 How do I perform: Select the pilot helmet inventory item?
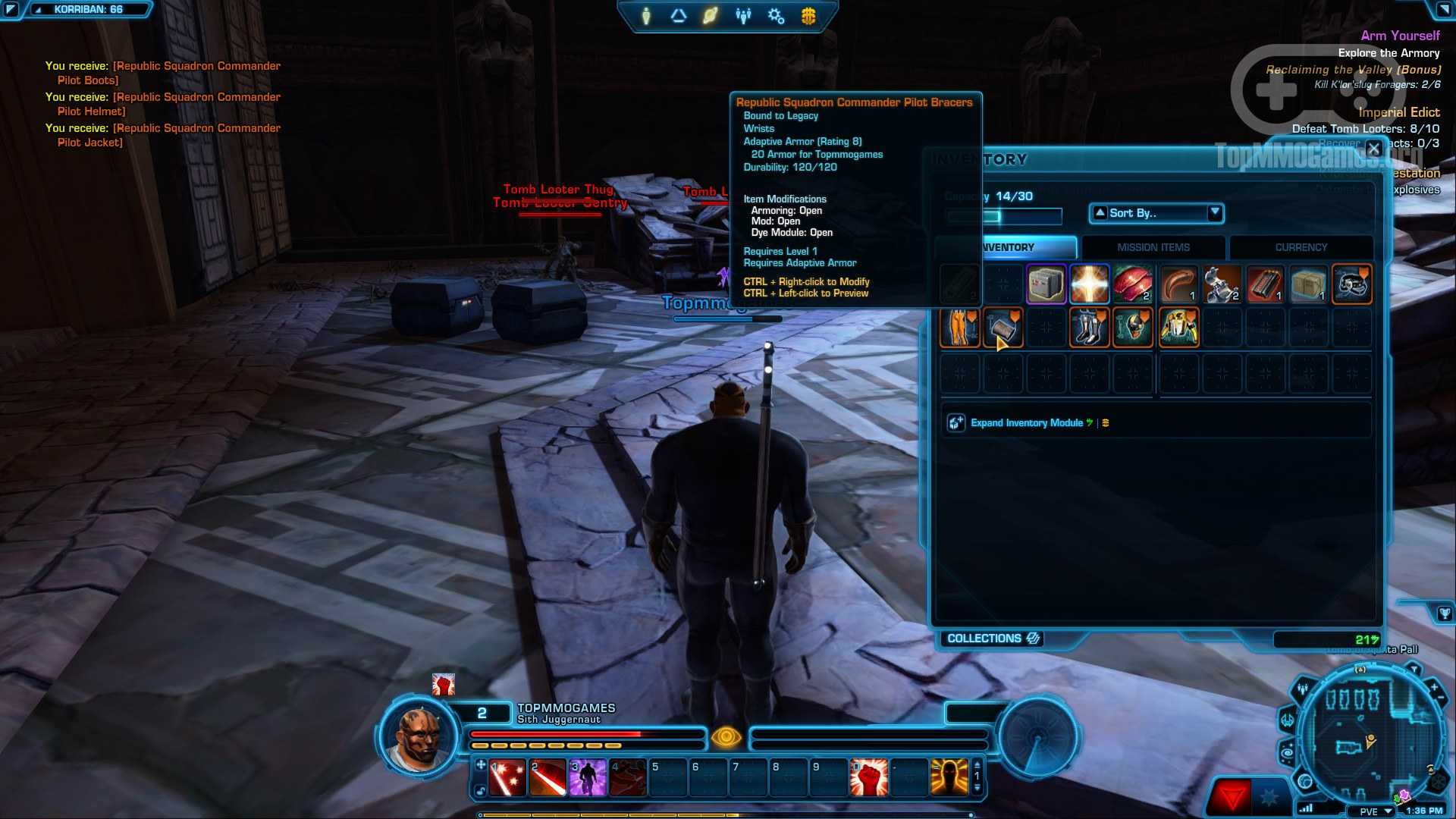[1132, 328]
